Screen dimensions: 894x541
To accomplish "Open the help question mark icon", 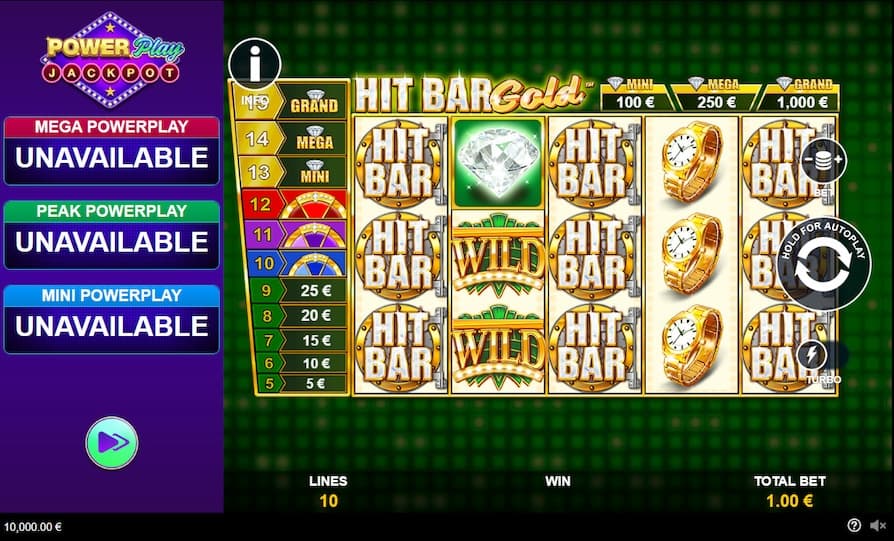I will 854,525.
